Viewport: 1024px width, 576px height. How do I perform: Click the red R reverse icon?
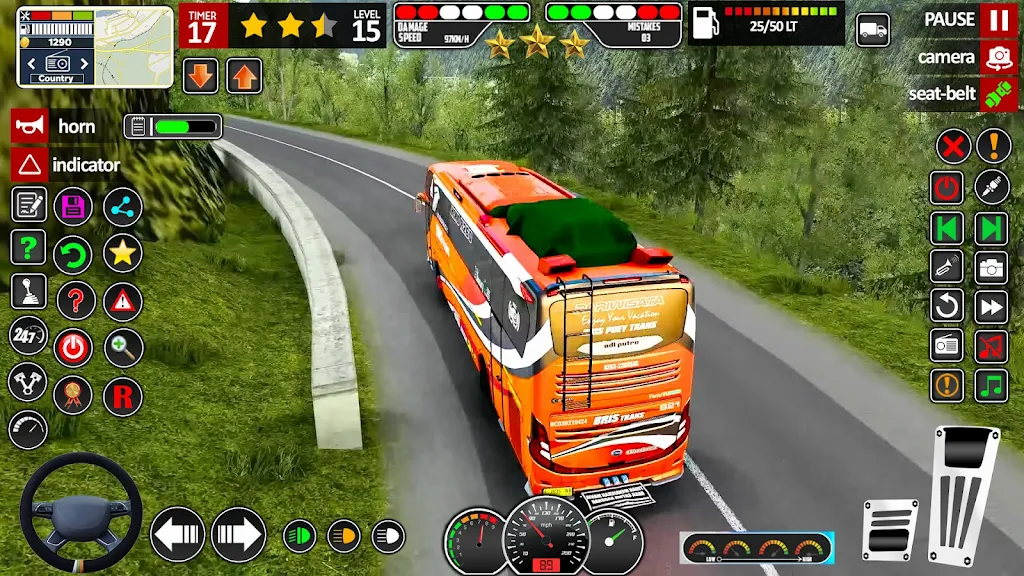[x=122, y=397]
